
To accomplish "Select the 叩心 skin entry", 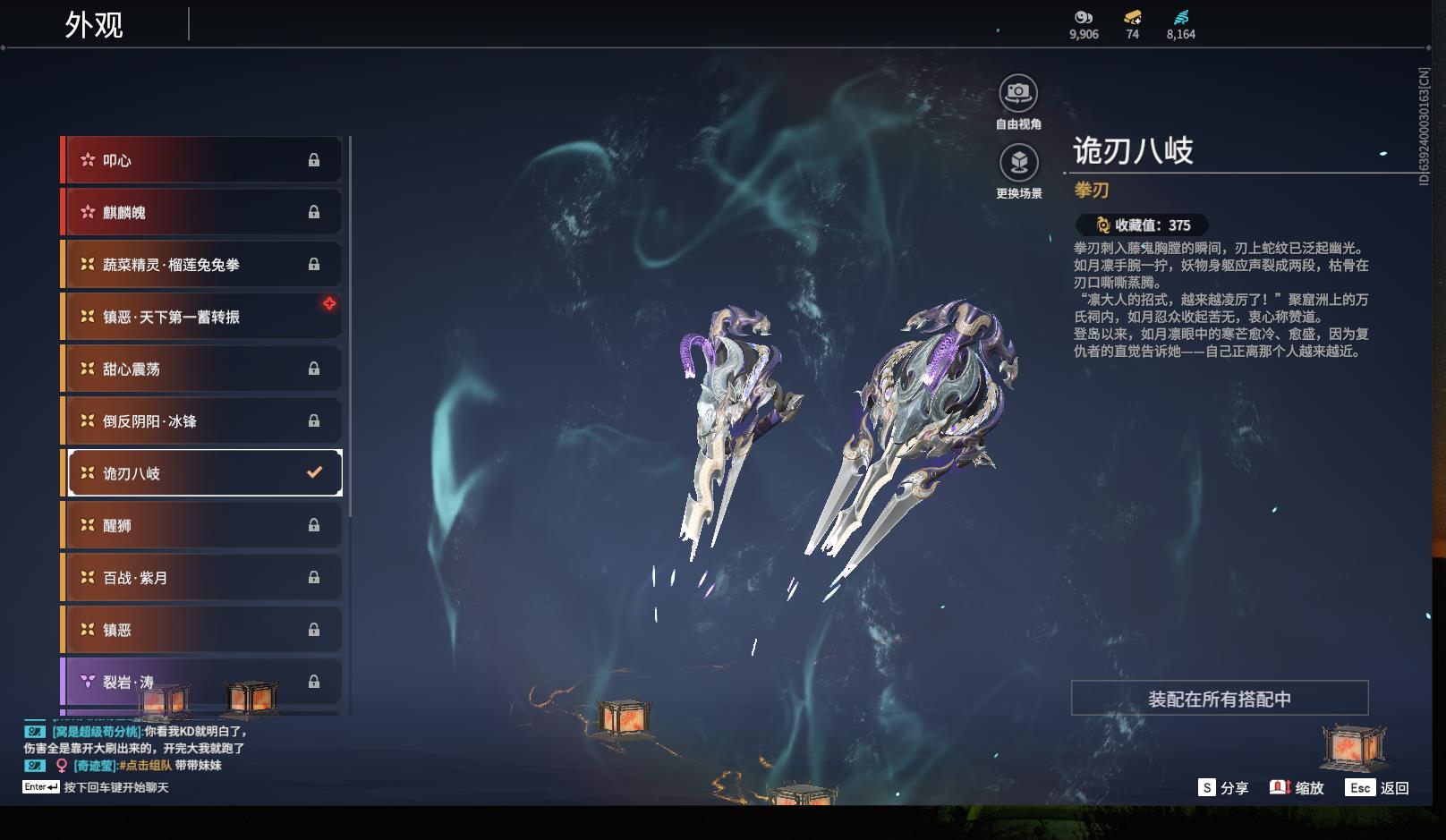I will [x=201, y=160].
